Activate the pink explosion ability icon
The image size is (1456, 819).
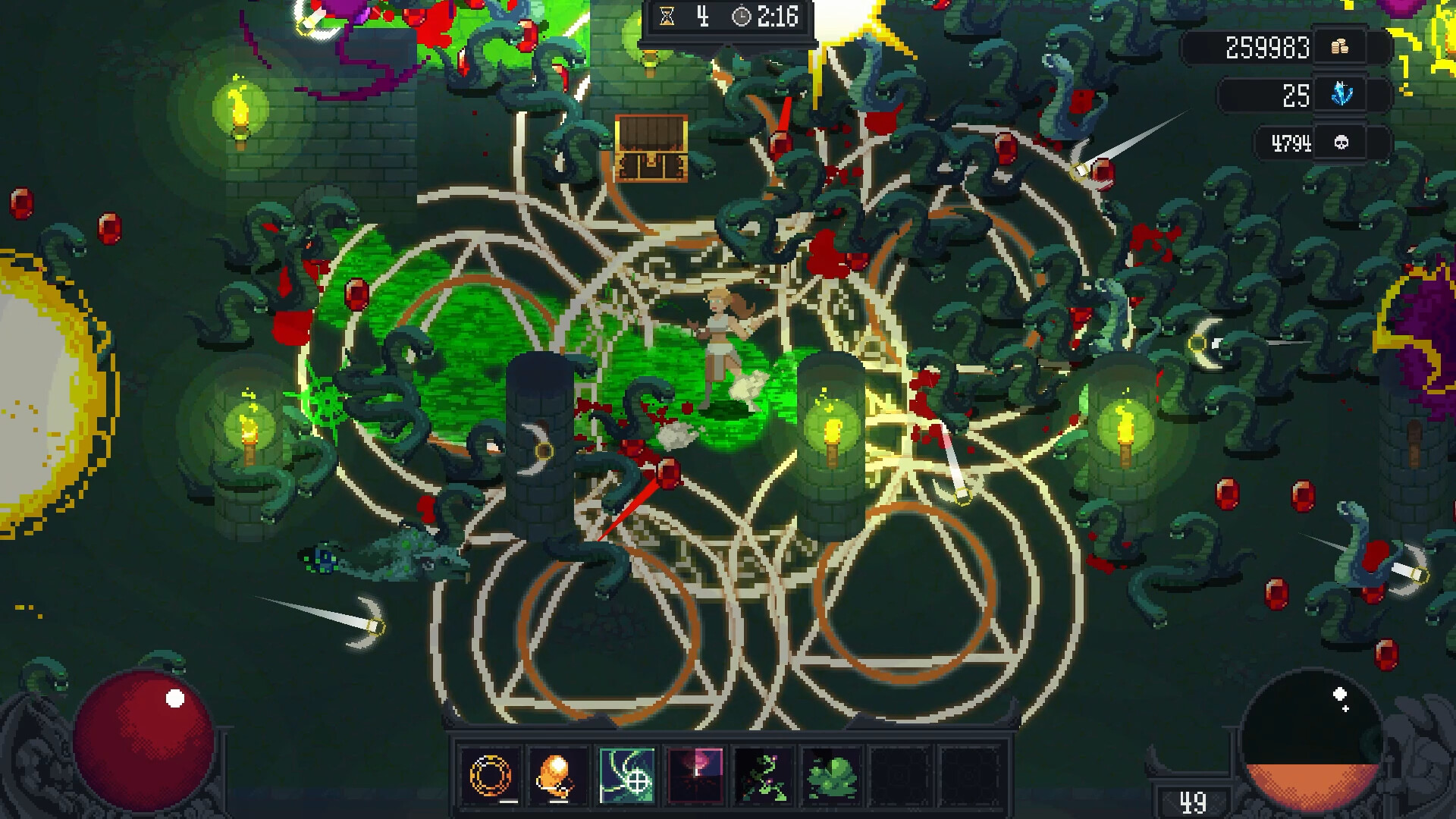tap(697, 777)
